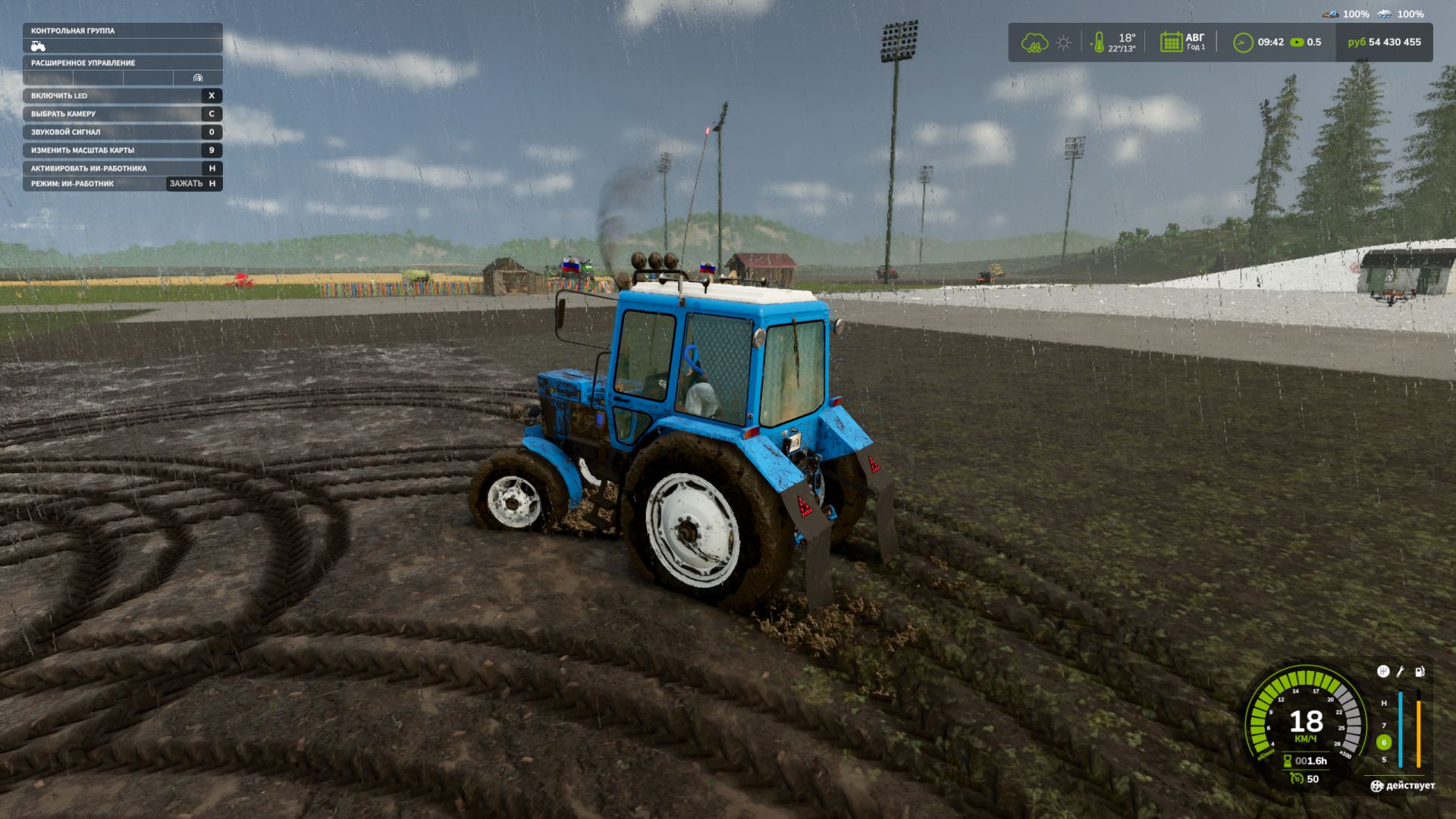Image resolution: width=1456 pixels, height=819 pixels.
Task: Collapse the РАСШИРЕННОЕ УПРАВЛЕНИЕ section
Action: click(83, 63)
